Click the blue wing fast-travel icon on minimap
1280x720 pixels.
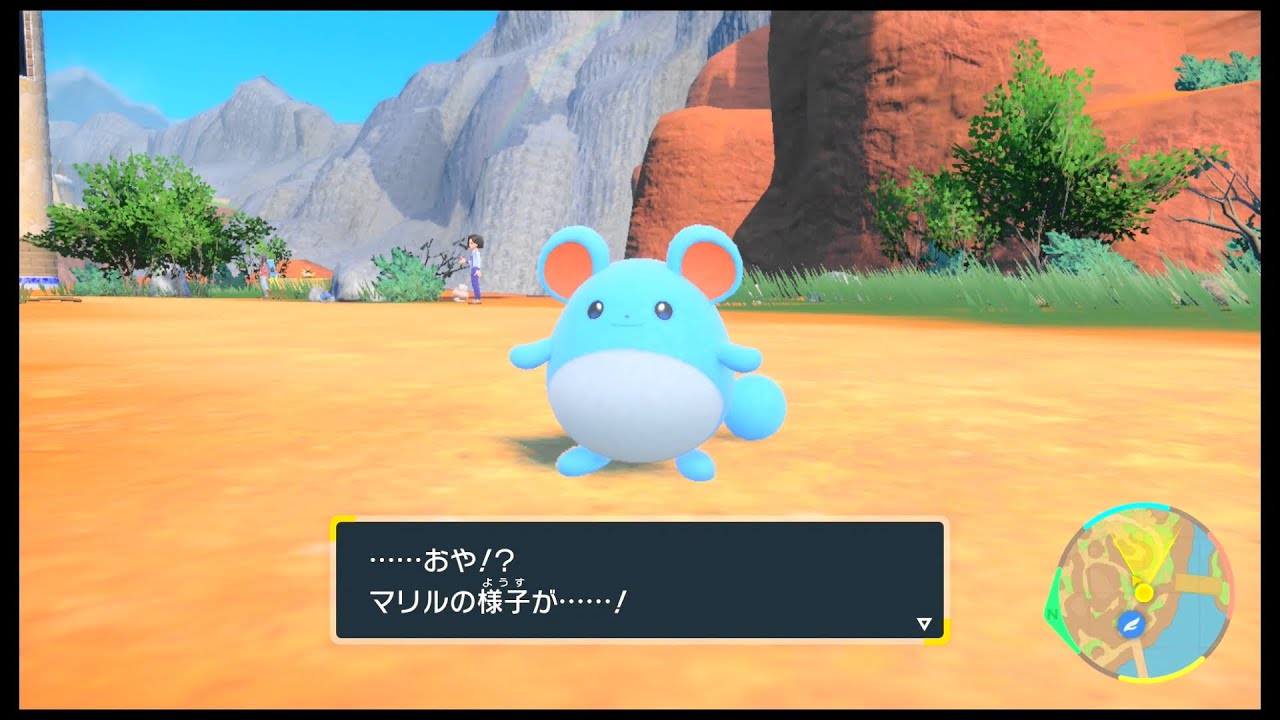tap(1129, 624)
